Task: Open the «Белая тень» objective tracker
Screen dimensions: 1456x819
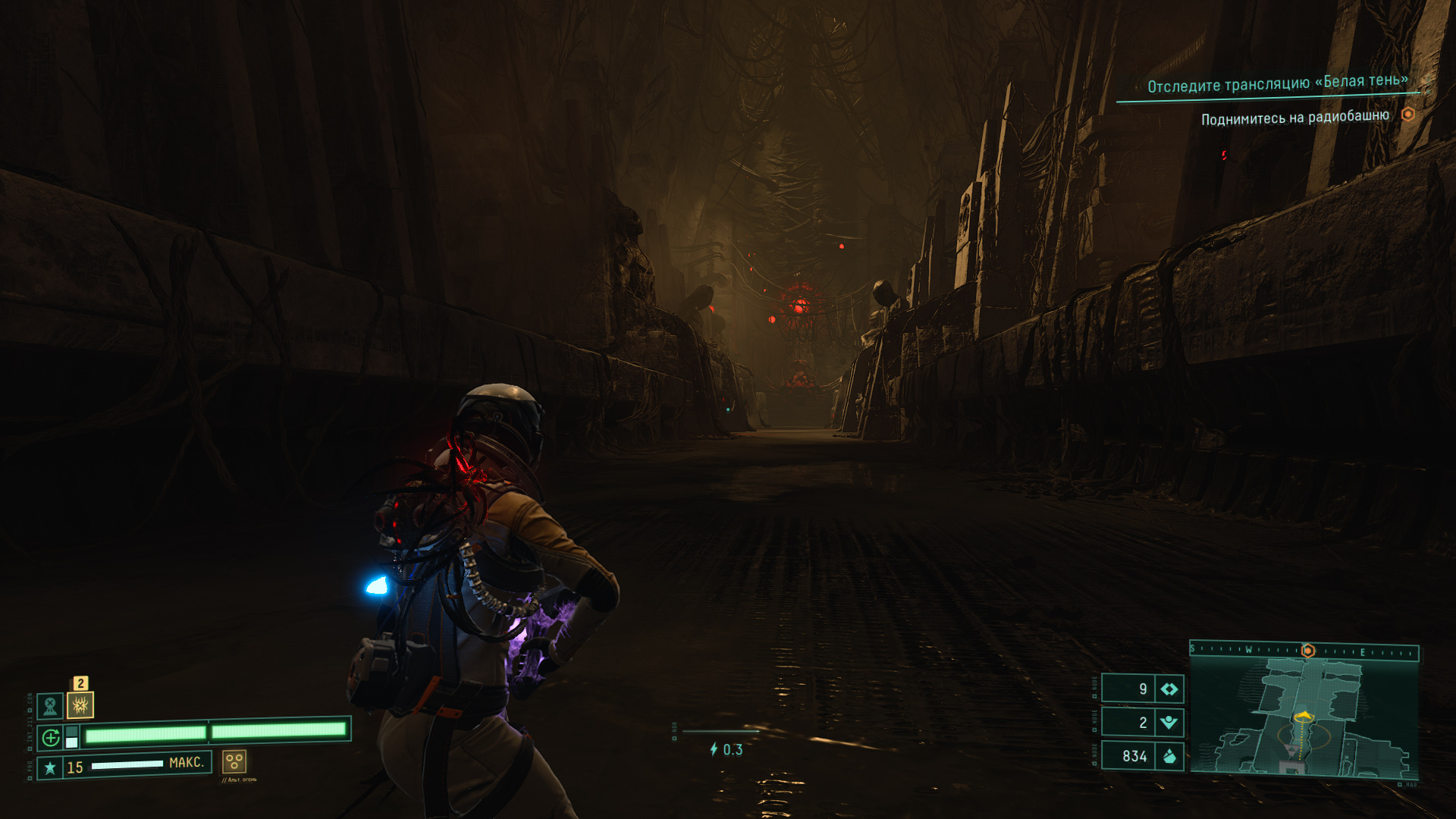Action: point(1277,83)
